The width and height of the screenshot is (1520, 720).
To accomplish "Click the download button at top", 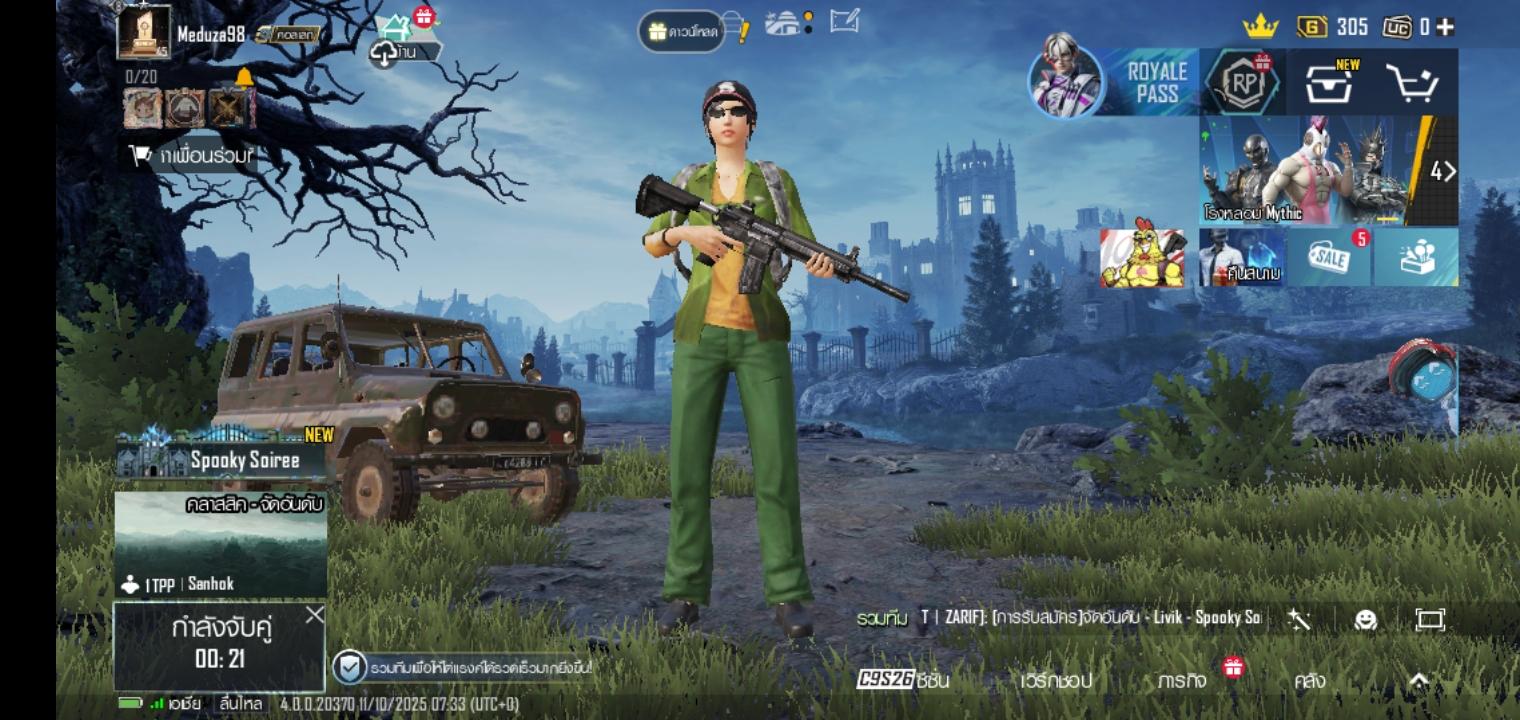I will point(682,32).
